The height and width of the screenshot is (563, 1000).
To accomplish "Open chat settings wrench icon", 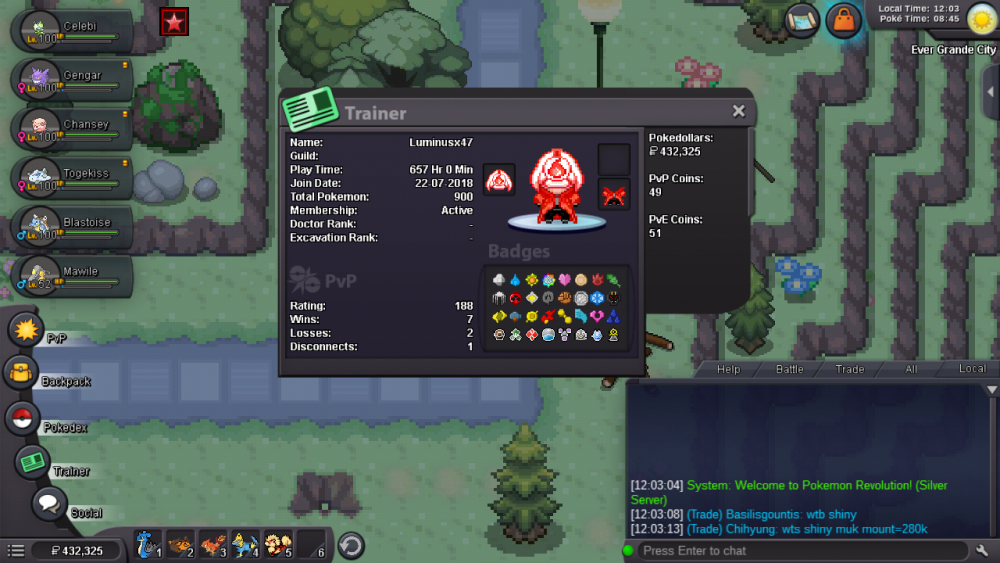I will [984, 551].
